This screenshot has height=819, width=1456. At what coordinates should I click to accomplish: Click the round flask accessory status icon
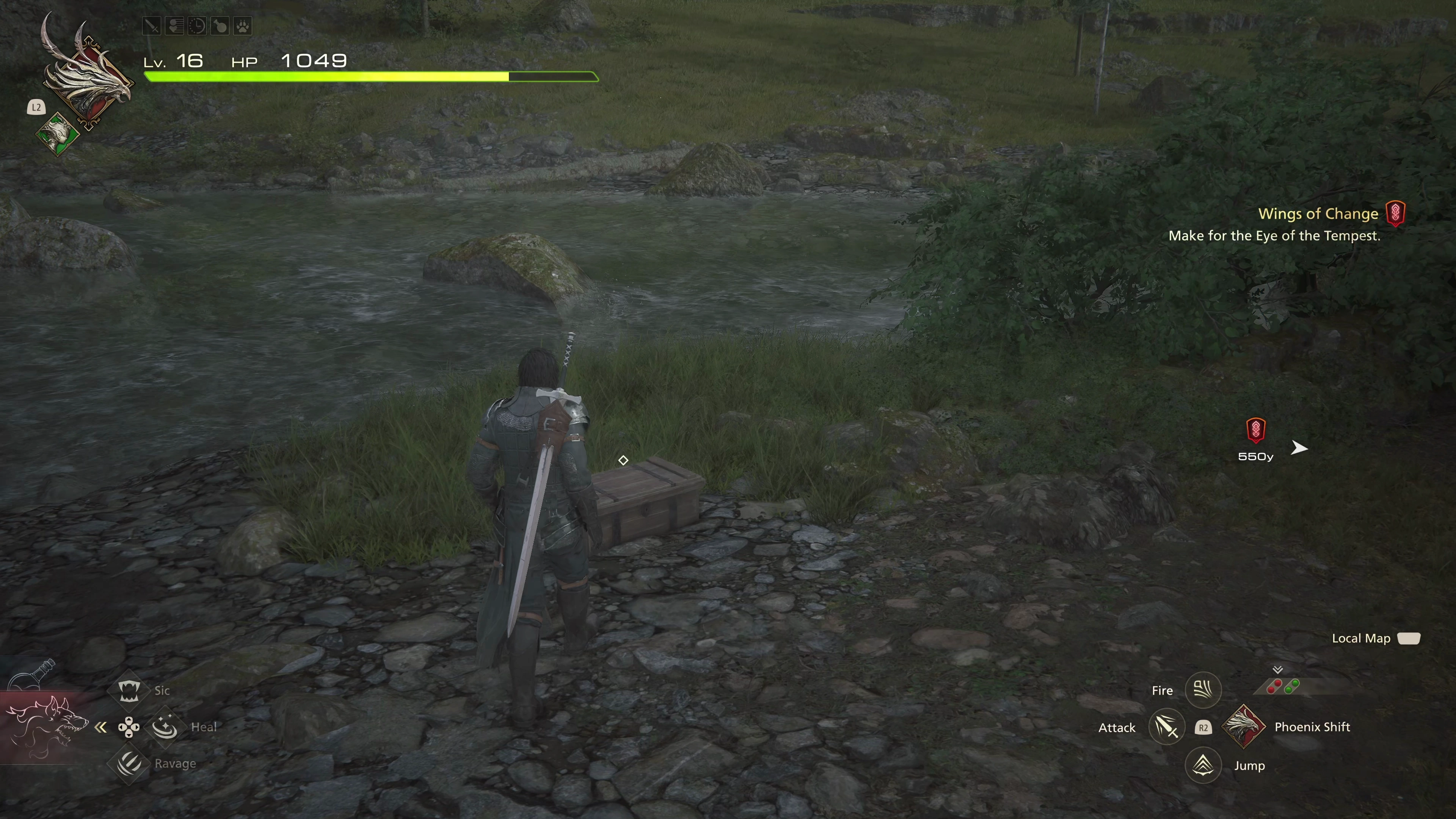219,26
